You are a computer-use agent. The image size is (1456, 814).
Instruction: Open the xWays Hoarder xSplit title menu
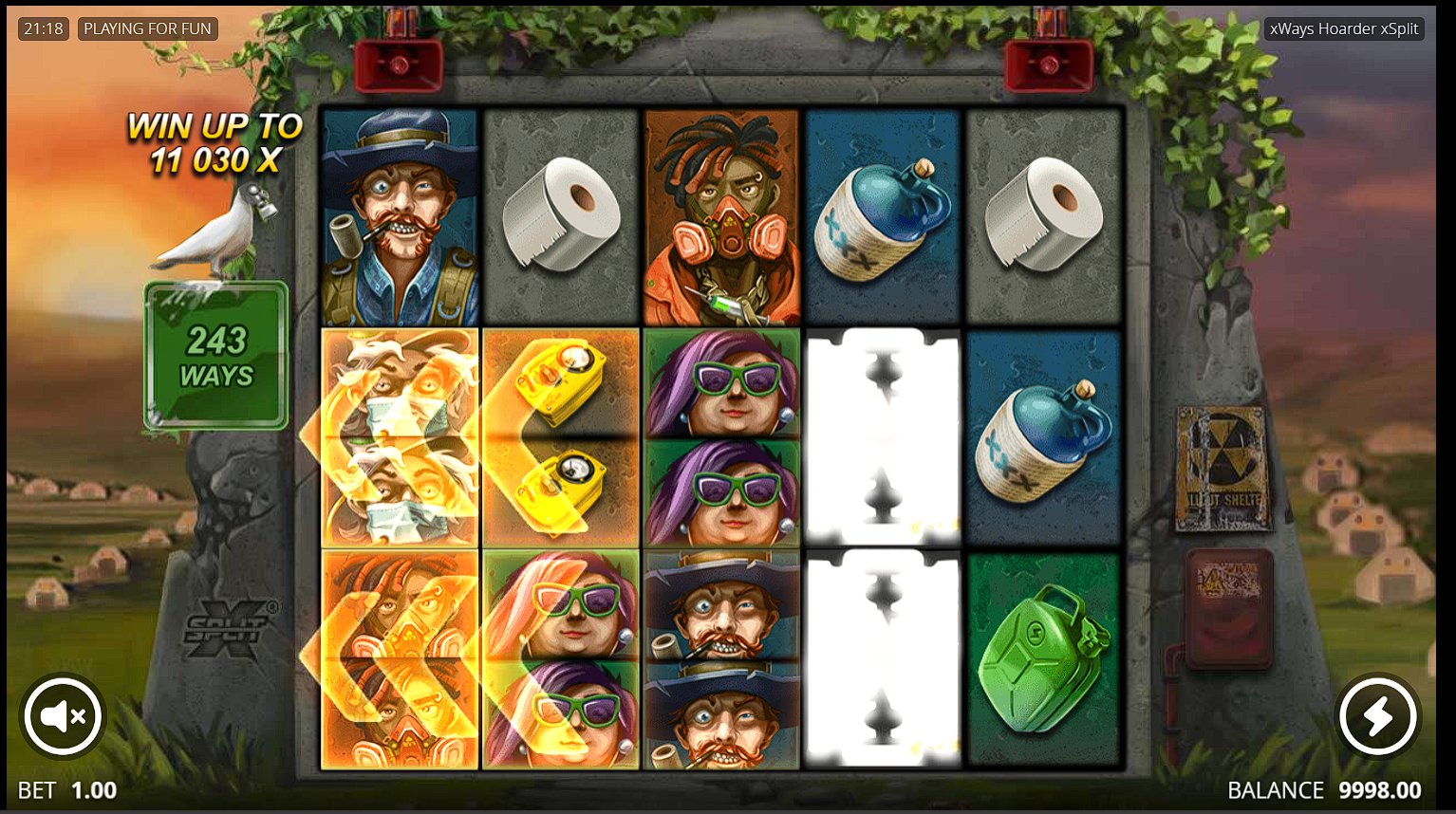pyautogui.click(x=1344, y=28)
